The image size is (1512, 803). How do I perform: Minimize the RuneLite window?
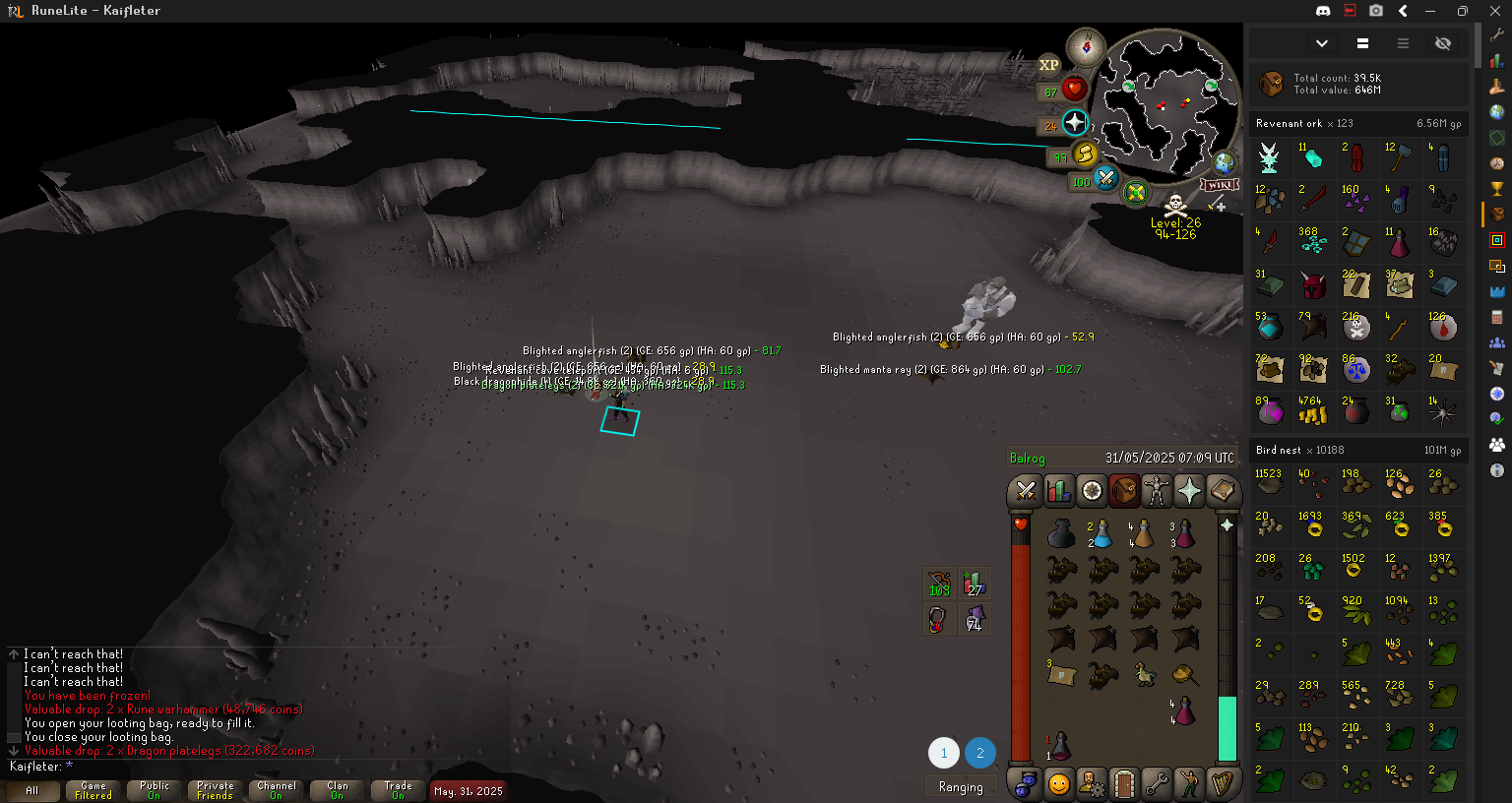click(1430, 11)
